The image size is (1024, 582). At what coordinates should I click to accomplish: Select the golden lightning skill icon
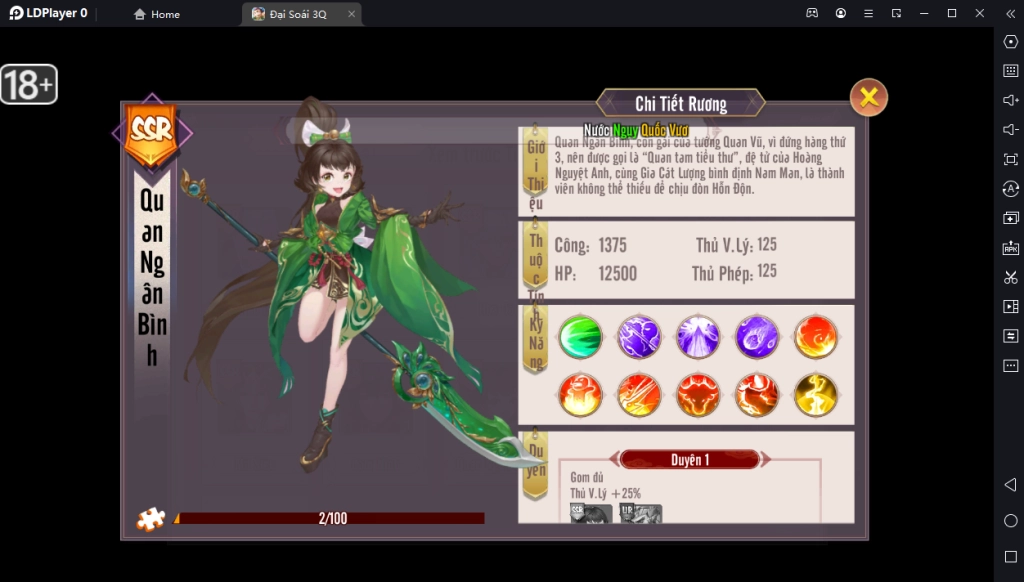click(816, 395)
